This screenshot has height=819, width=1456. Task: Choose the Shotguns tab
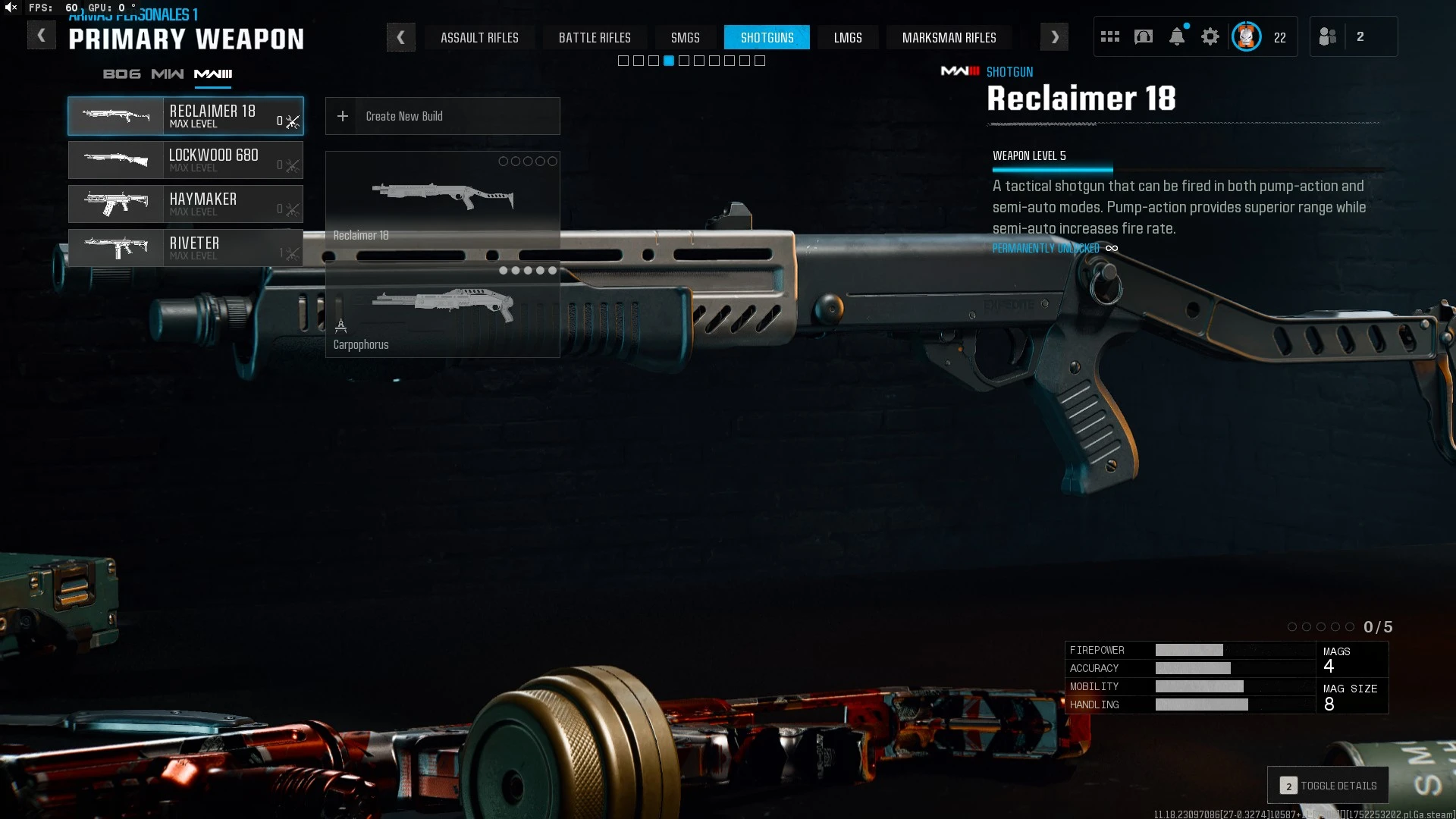pos(767,37)
